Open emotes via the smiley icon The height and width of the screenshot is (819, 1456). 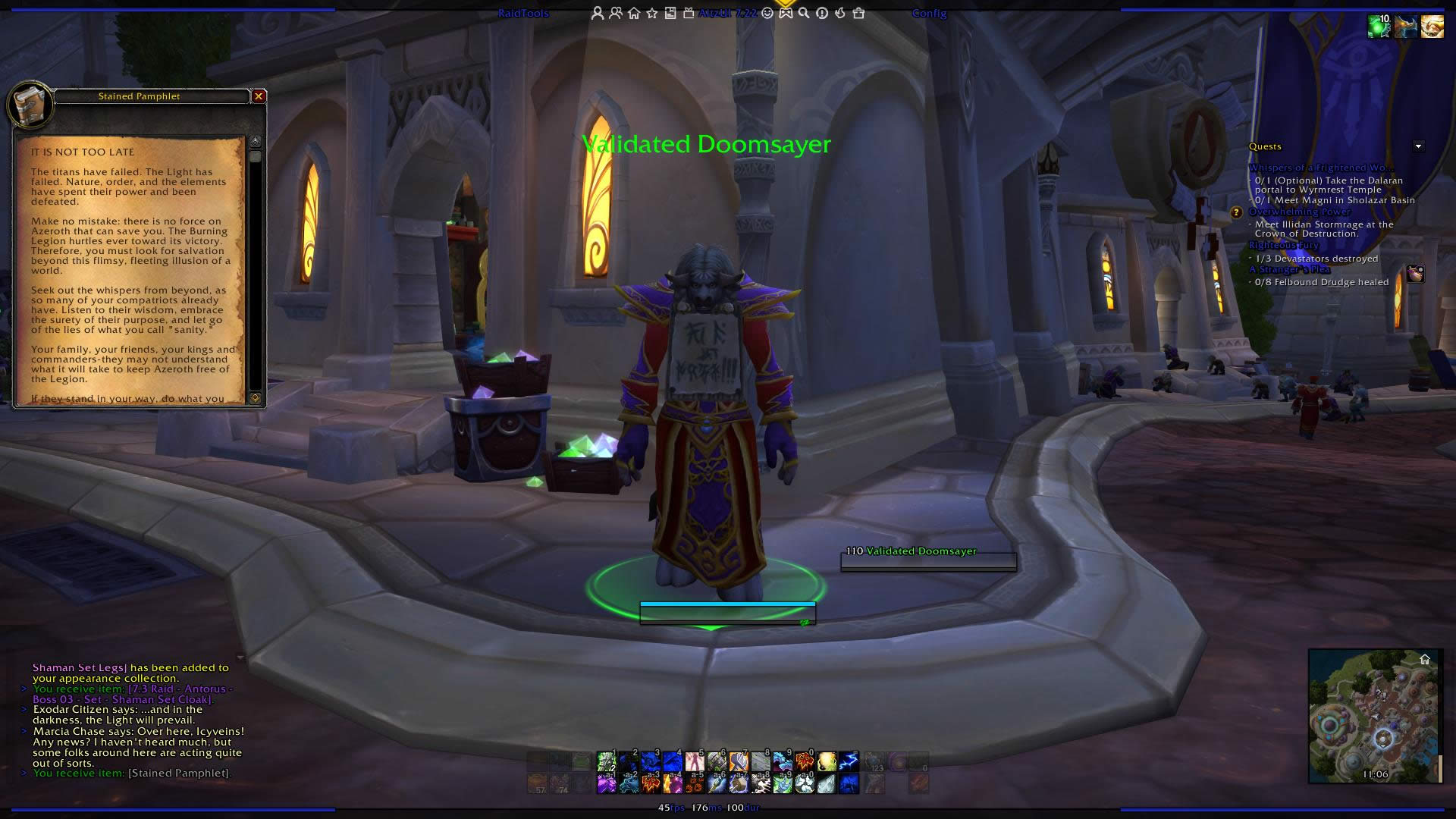coord(767,13)
